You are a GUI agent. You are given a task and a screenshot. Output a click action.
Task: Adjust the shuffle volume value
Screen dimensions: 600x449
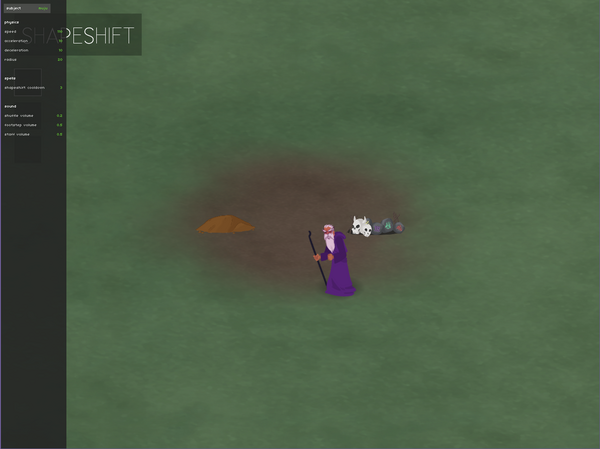[x=60, y=115]
